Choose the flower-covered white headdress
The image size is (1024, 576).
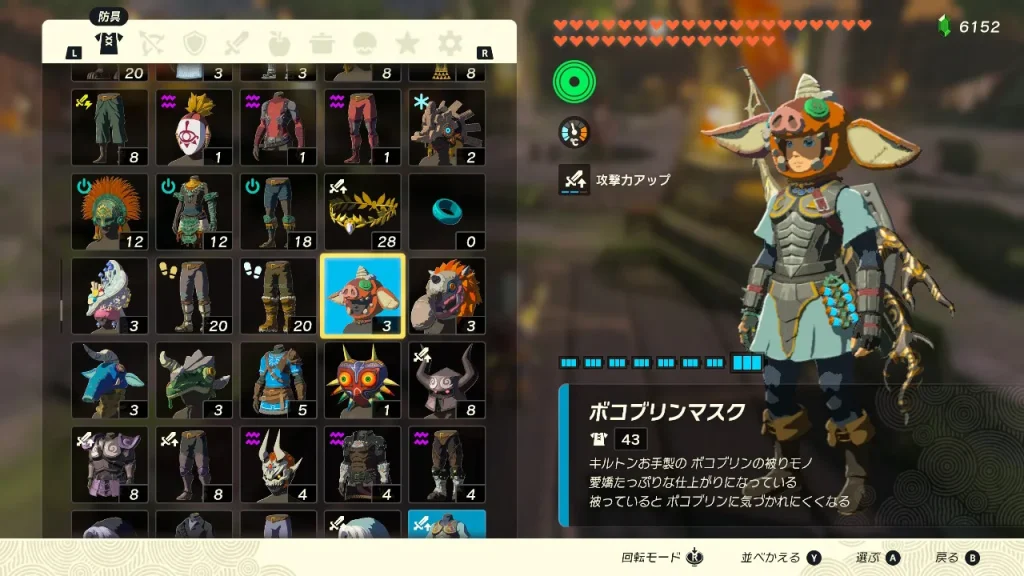tap(110, 296)
